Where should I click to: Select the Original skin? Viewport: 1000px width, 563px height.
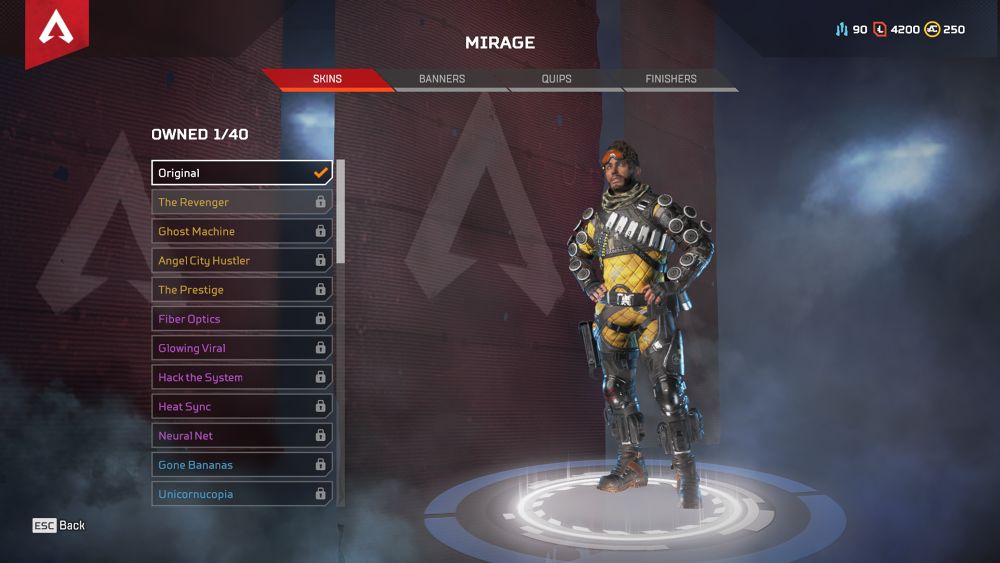pyautogui.click(x=242, y=173)
